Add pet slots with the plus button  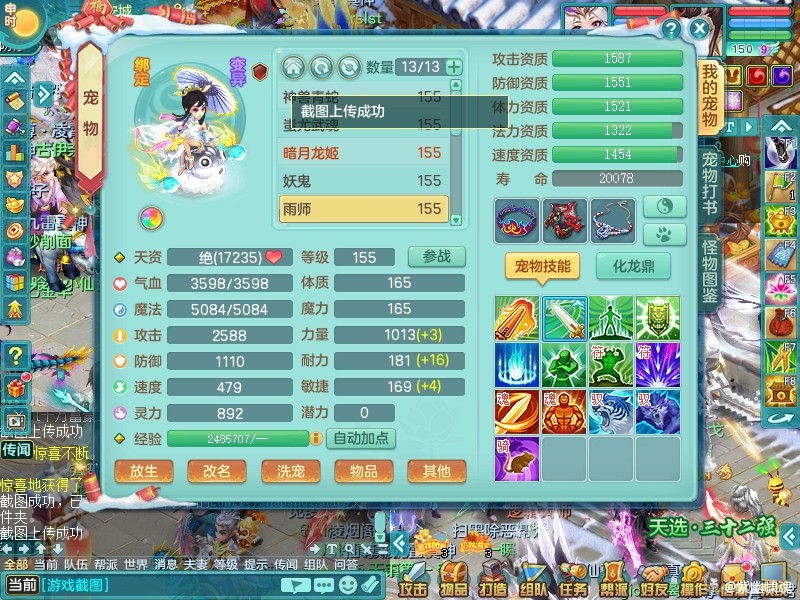454,67
